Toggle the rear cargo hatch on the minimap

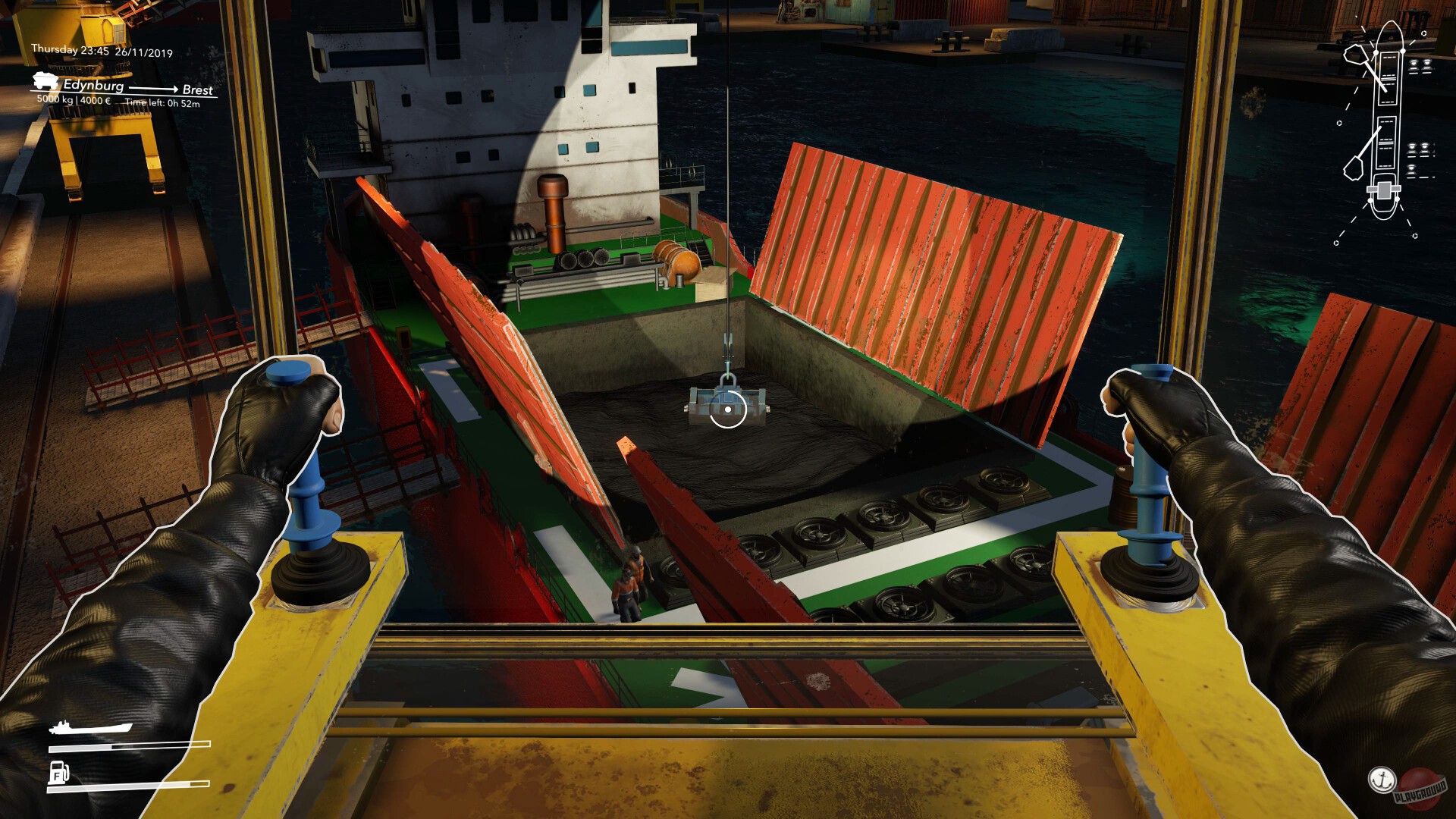[x=1387, y=141]
